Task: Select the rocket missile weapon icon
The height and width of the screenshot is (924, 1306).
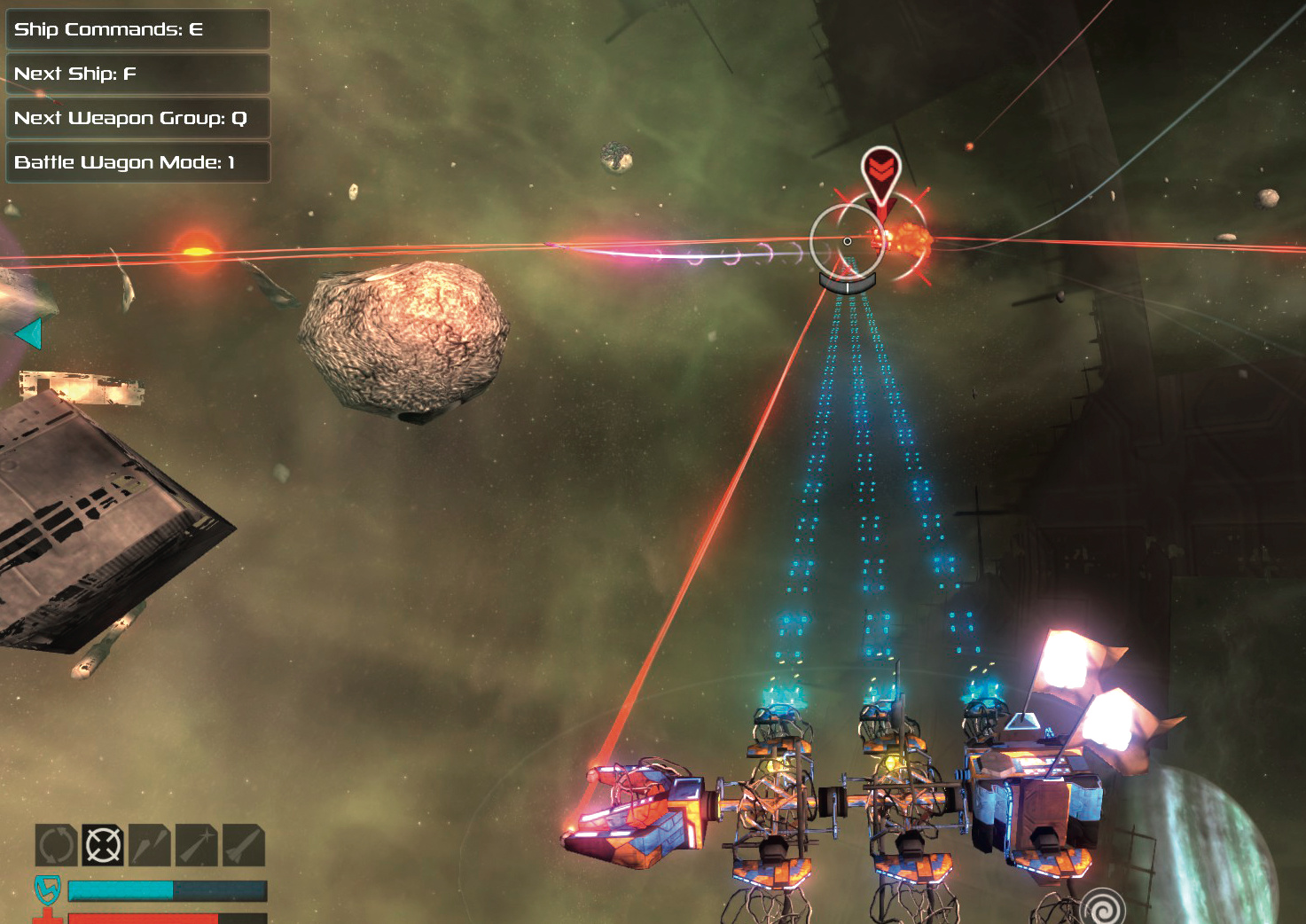Action: pyautogui.click(x=244, y=845)
